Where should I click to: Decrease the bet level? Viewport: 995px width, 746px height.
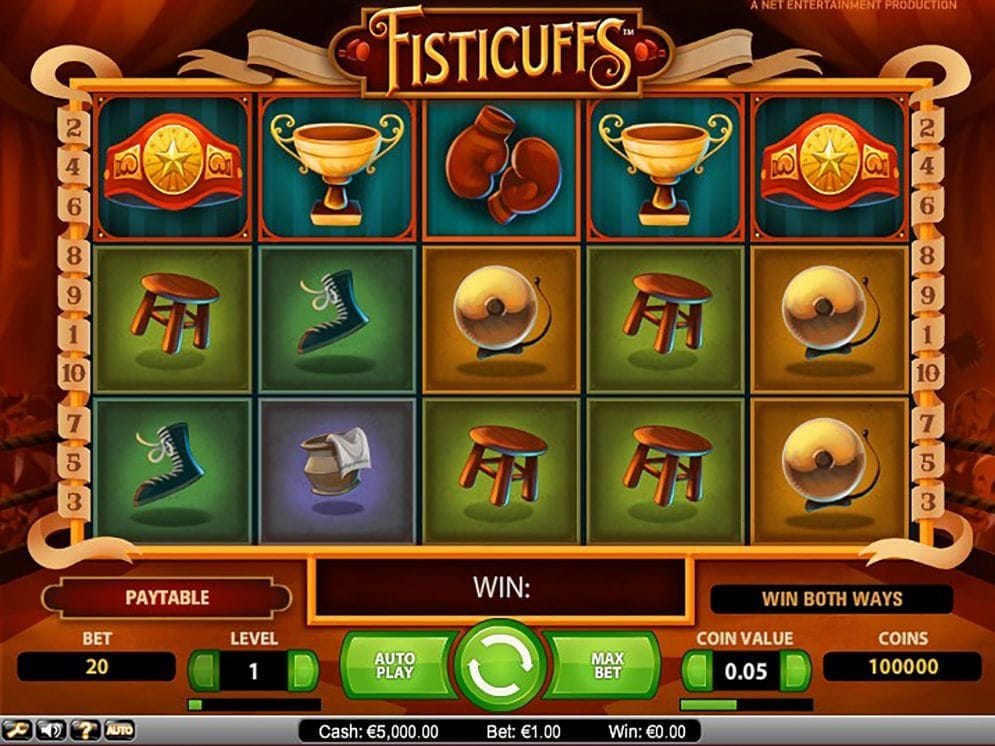point(204,670)
